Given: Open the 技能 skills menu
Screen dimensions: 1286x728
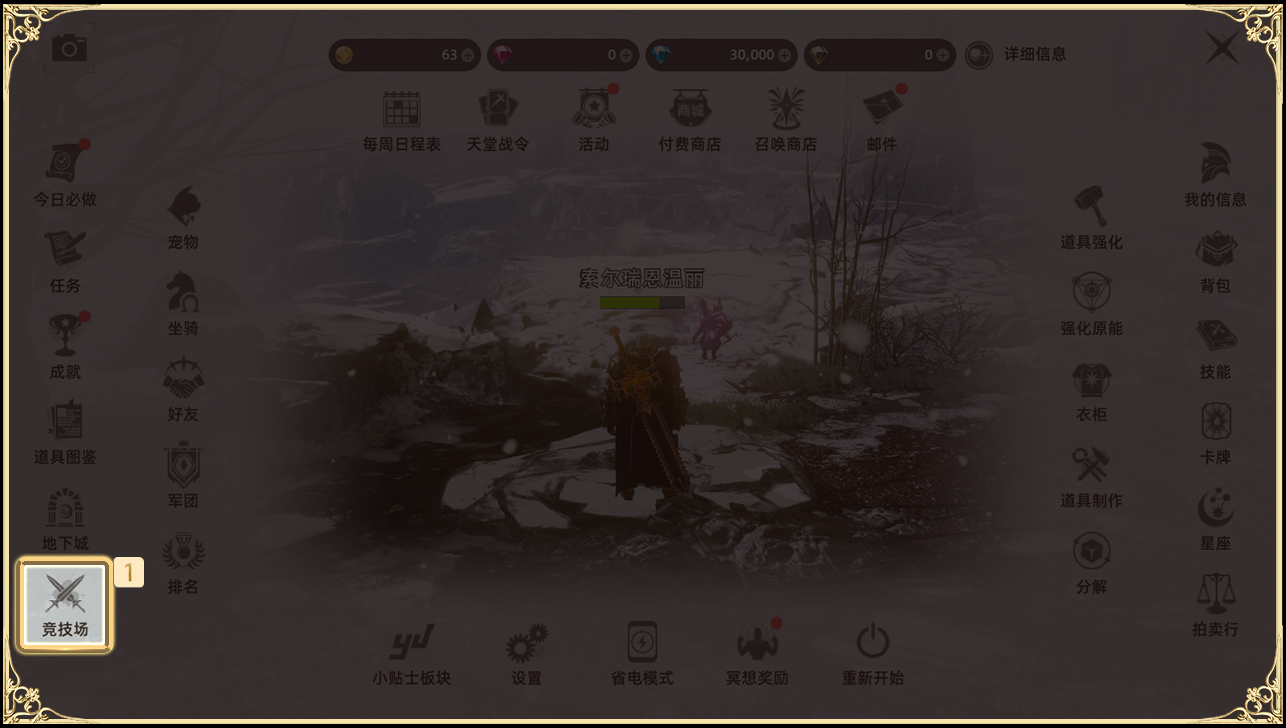Looking at the screenshot, I should tap(1215, 347).
